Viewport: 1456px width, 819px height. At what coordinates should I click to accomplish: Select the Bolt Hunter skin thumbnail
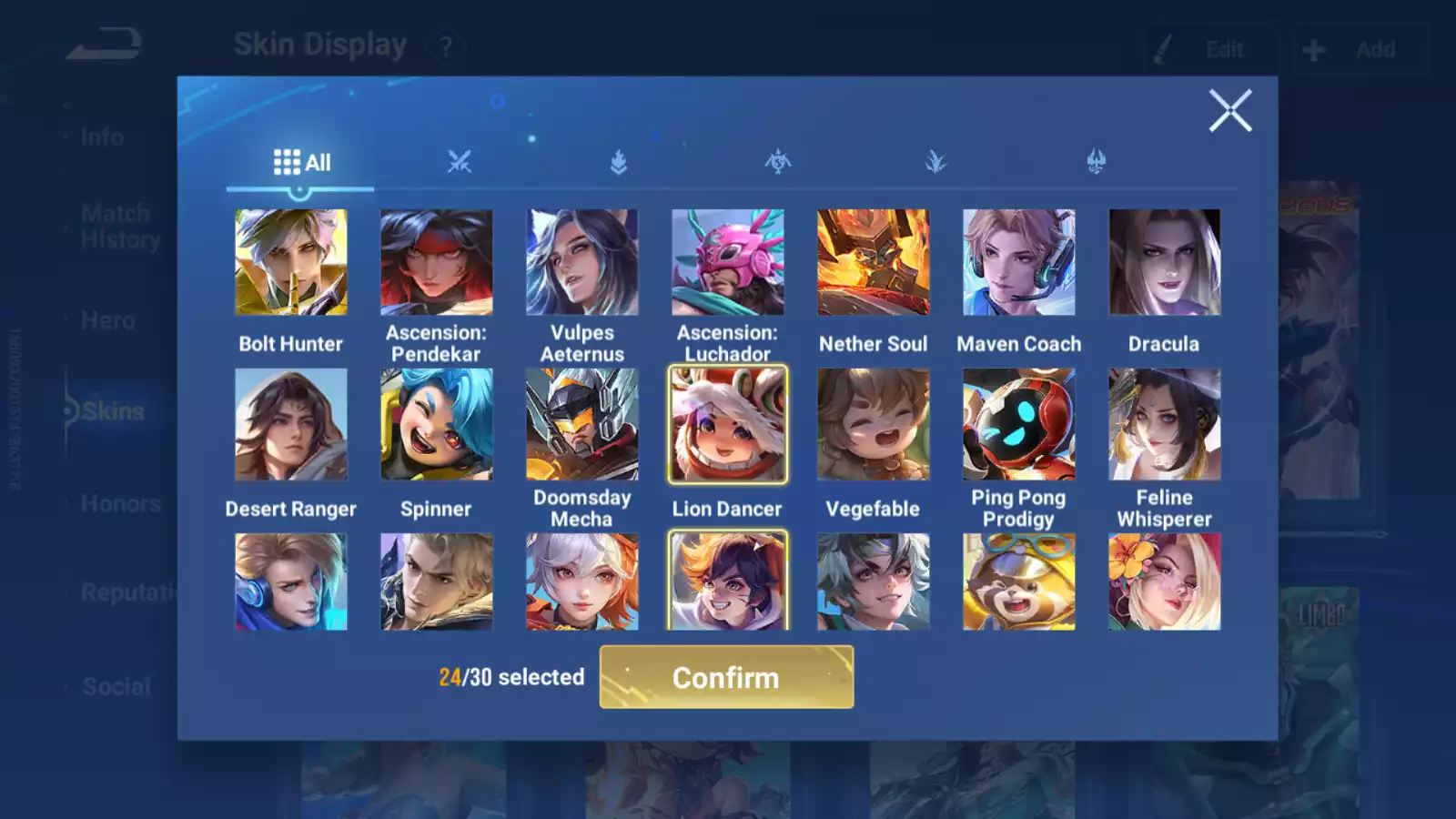[x=290, y=261]
